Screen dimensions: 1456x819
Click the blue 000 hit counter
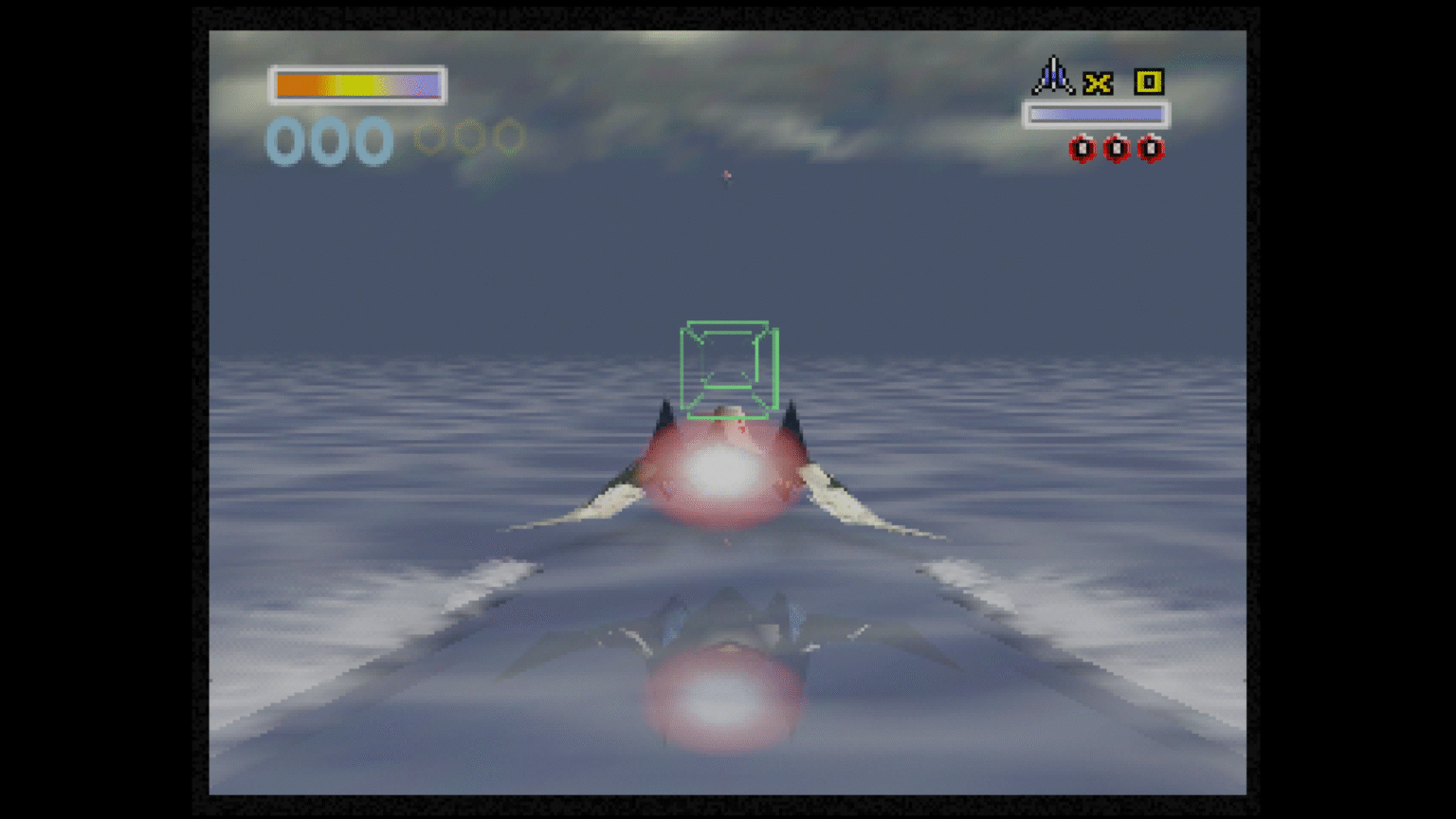coord(329,140)
